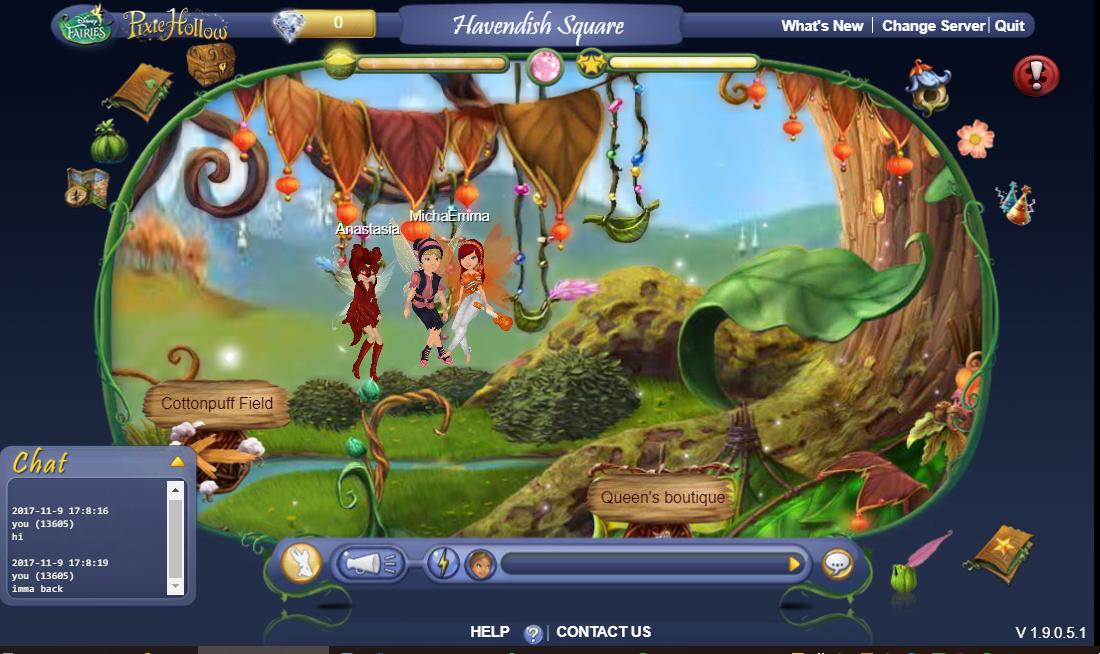Quit the game via the top bar
This screenshot has height=654, width=1100.
(1010, 26)
